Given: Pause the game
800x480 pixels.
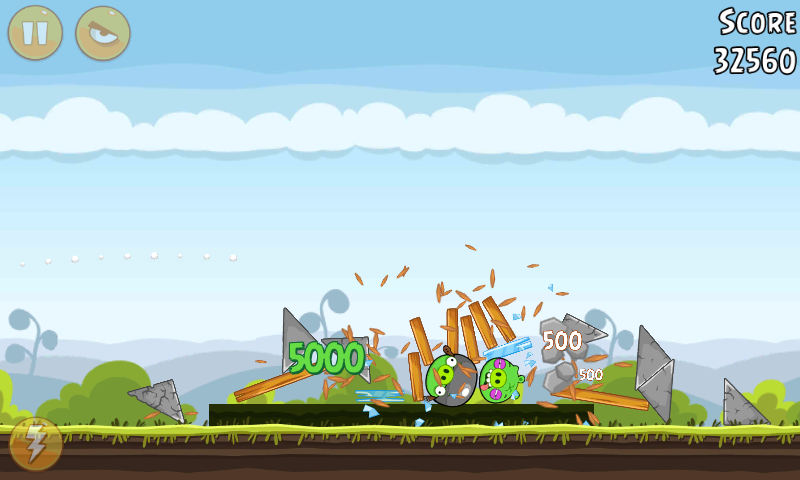Looking at the screenshot, I should click(x=35, y=33).
